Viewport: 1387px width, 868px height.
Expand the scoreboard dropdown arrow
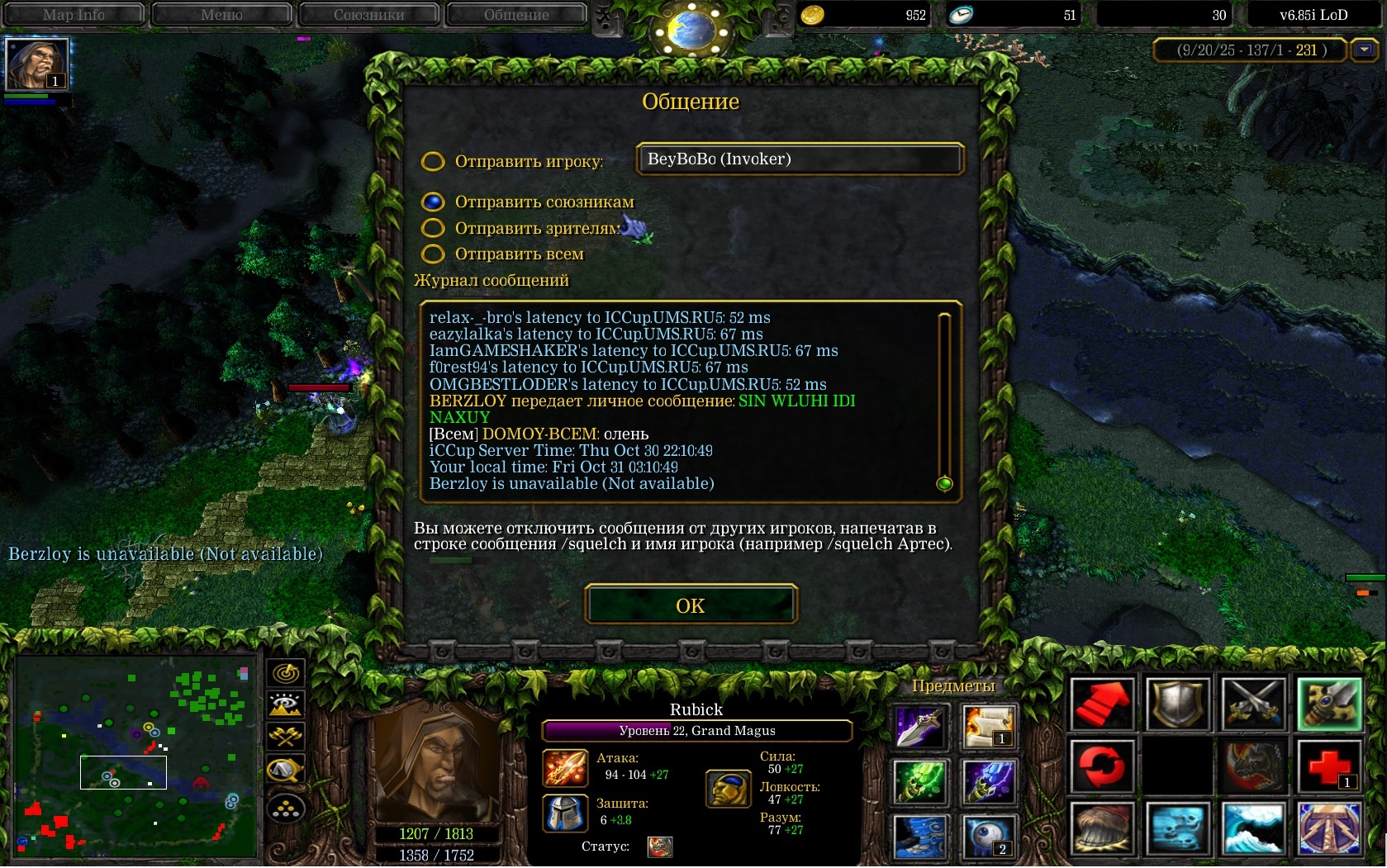coord(1364,50)
